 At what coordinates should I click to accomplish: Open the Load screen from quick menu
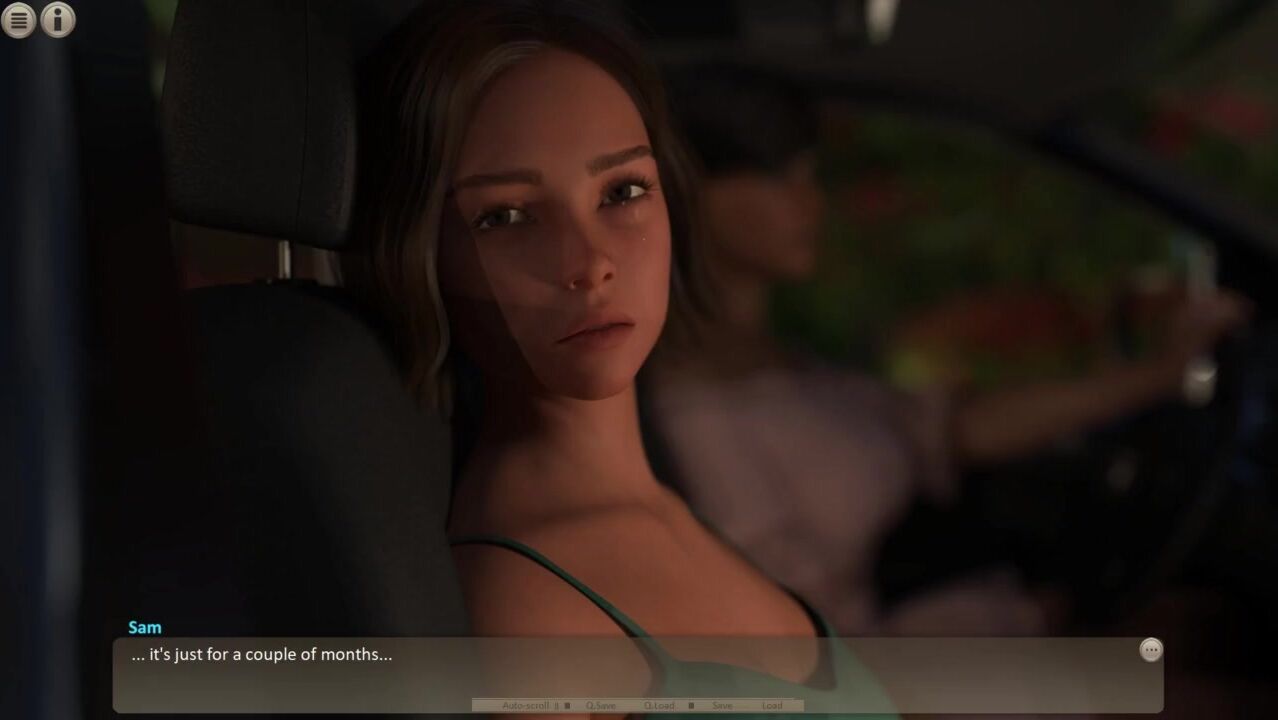tap(772, 706)
